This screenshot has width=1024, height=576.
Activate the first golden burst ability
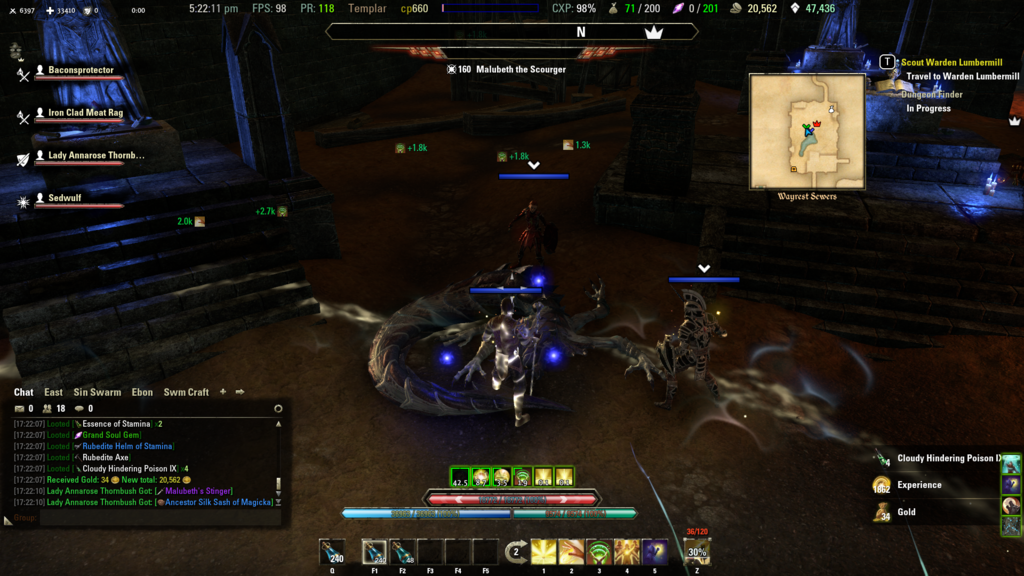[x=544, y=551]
